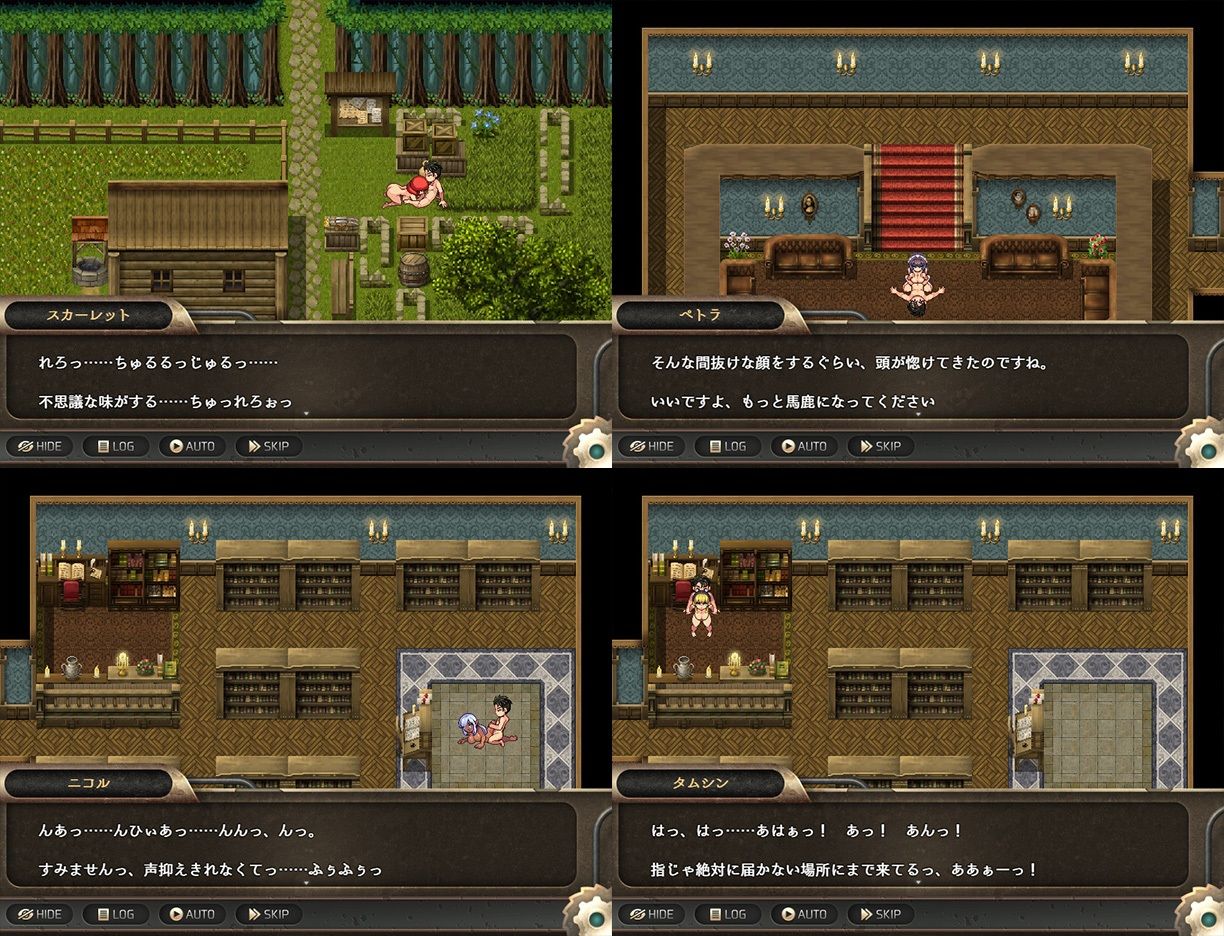Toggle AUTO beneath ペトラ's dialogue
Screen dimensions: 1224x936
tap(804, 446)
